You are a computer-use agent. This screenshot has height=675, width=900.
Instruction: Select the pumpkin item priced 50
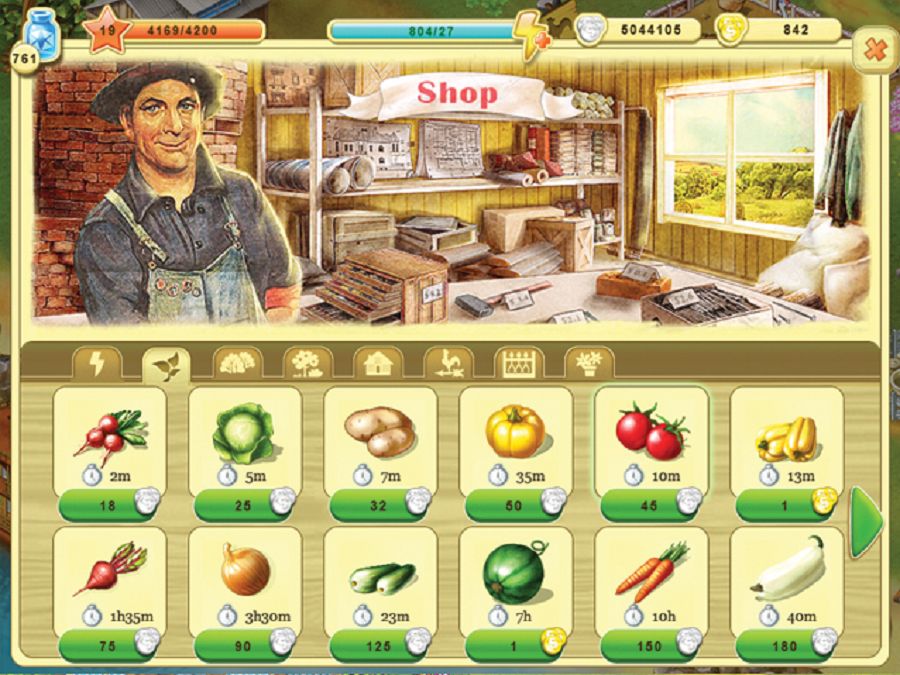515,505
